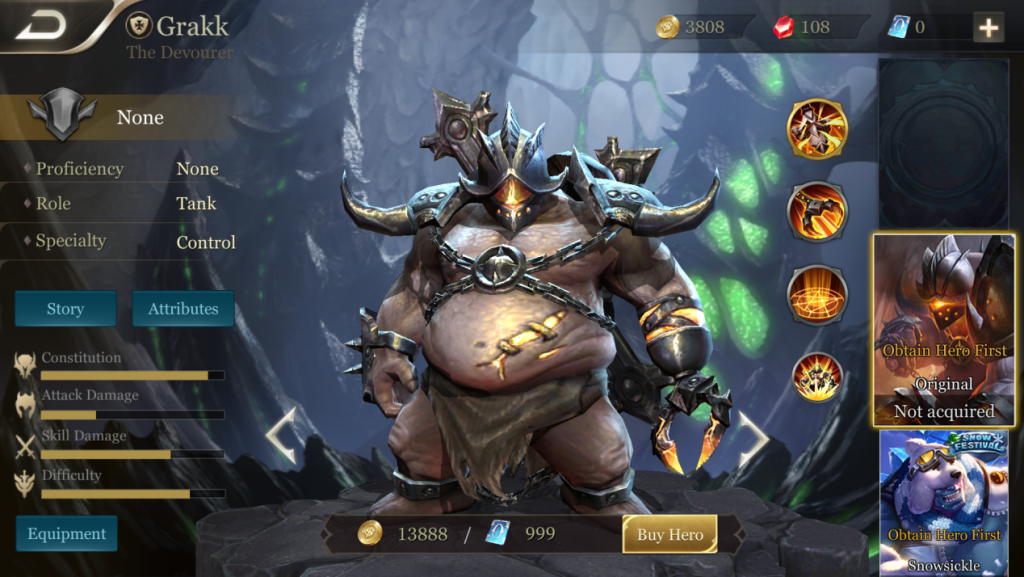View the chained hook skill icon
Screen dimensions: 1024x577
tap(817, 212)
